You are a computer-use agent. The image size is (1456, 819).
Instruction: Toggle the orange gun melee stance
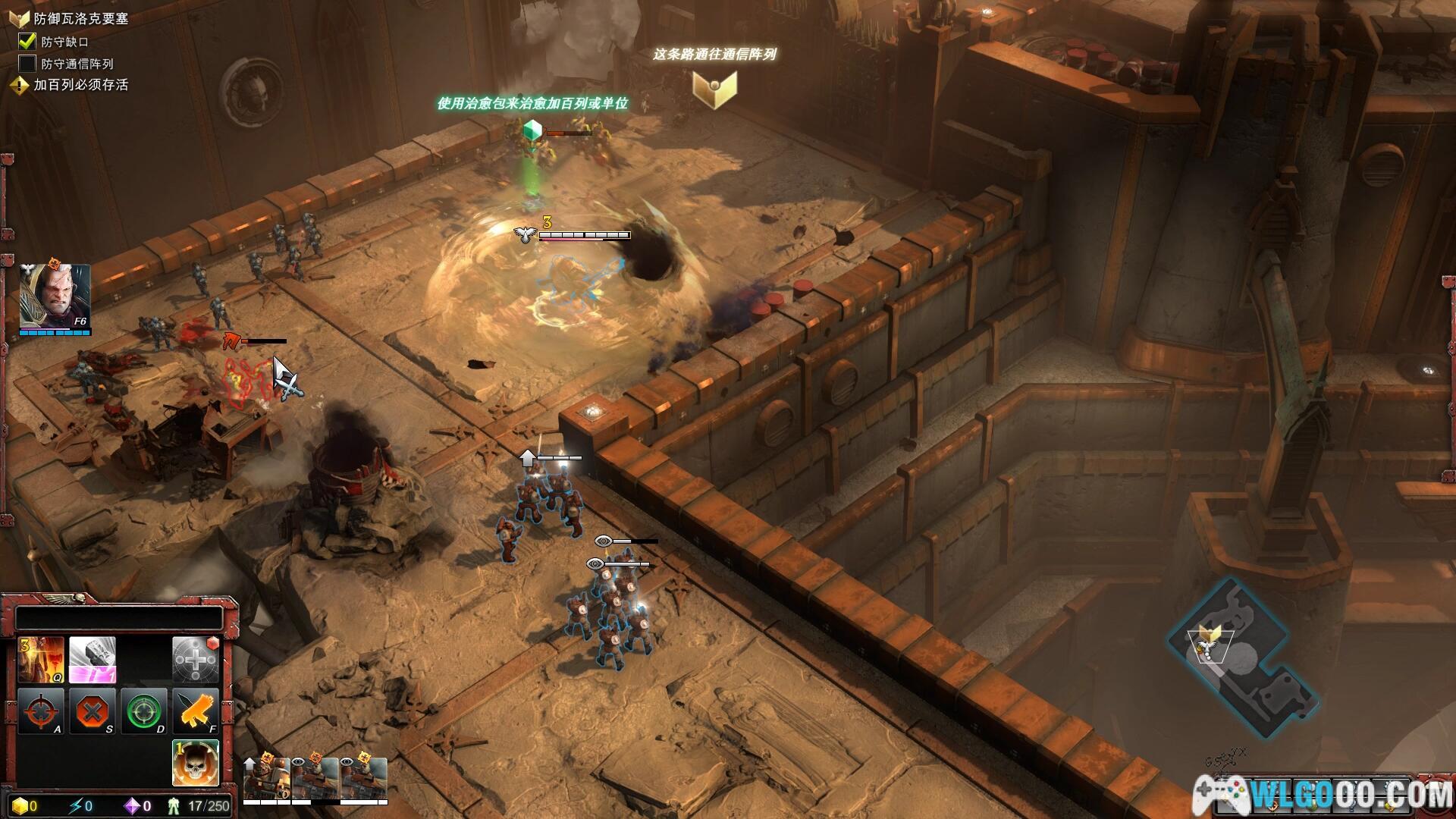click(196, 711)
